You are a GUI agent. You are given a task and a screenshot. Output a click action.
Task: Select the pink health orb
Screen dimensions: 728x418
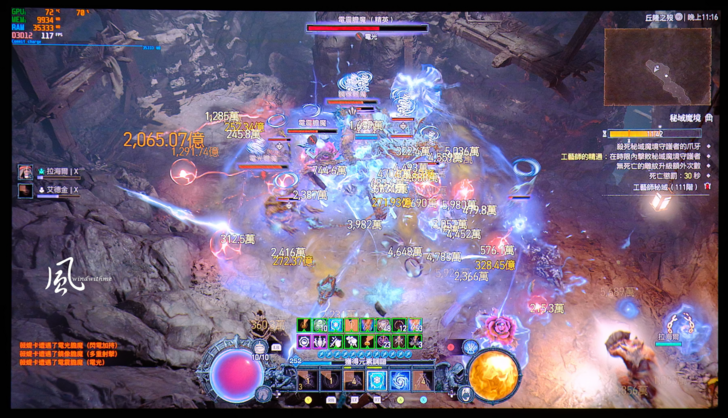pyautogui.click(x=237, y=372)
